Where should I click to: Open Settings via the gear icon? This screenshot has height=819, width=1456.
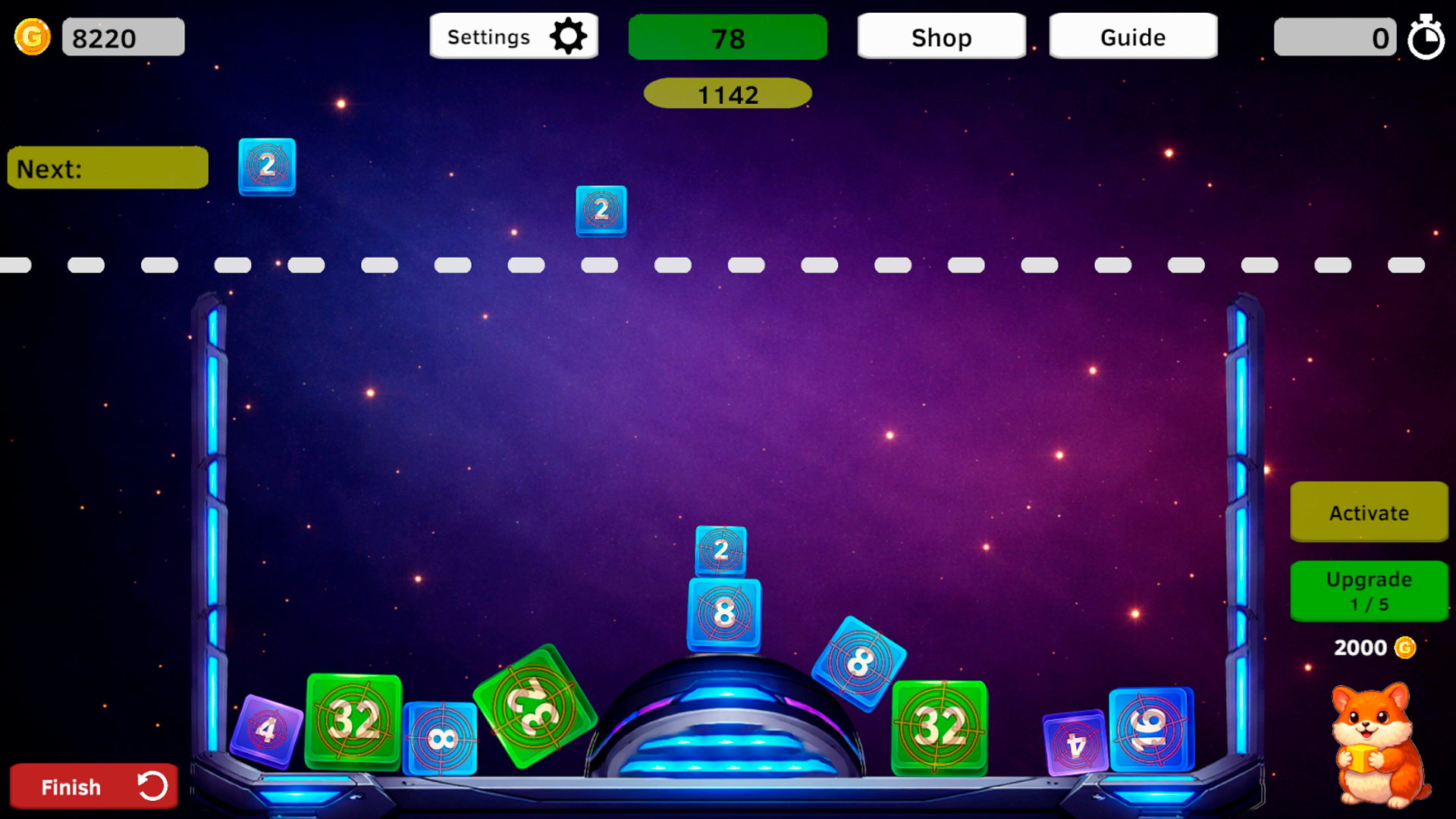point(569,35)
